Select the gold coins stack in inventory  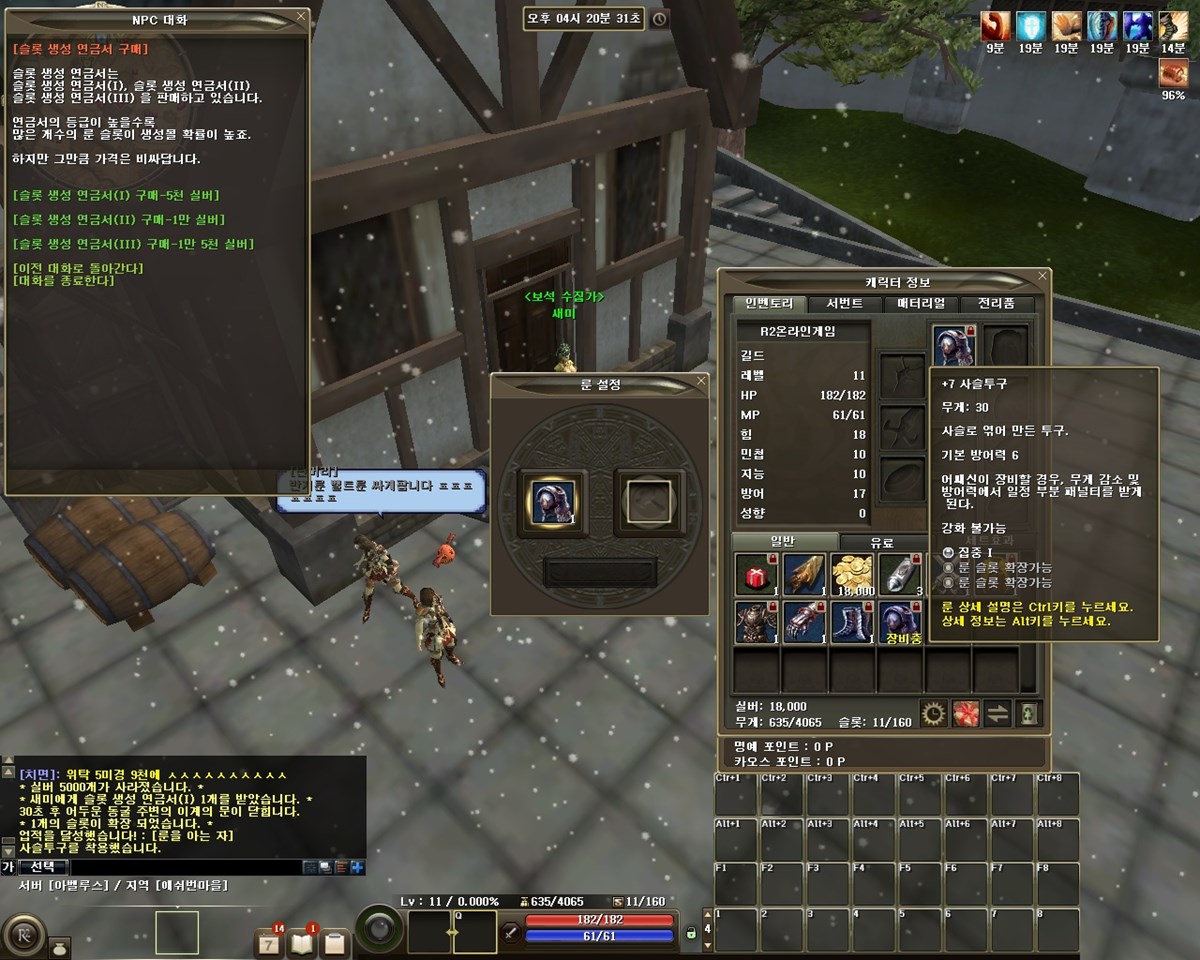pos(852,575)
